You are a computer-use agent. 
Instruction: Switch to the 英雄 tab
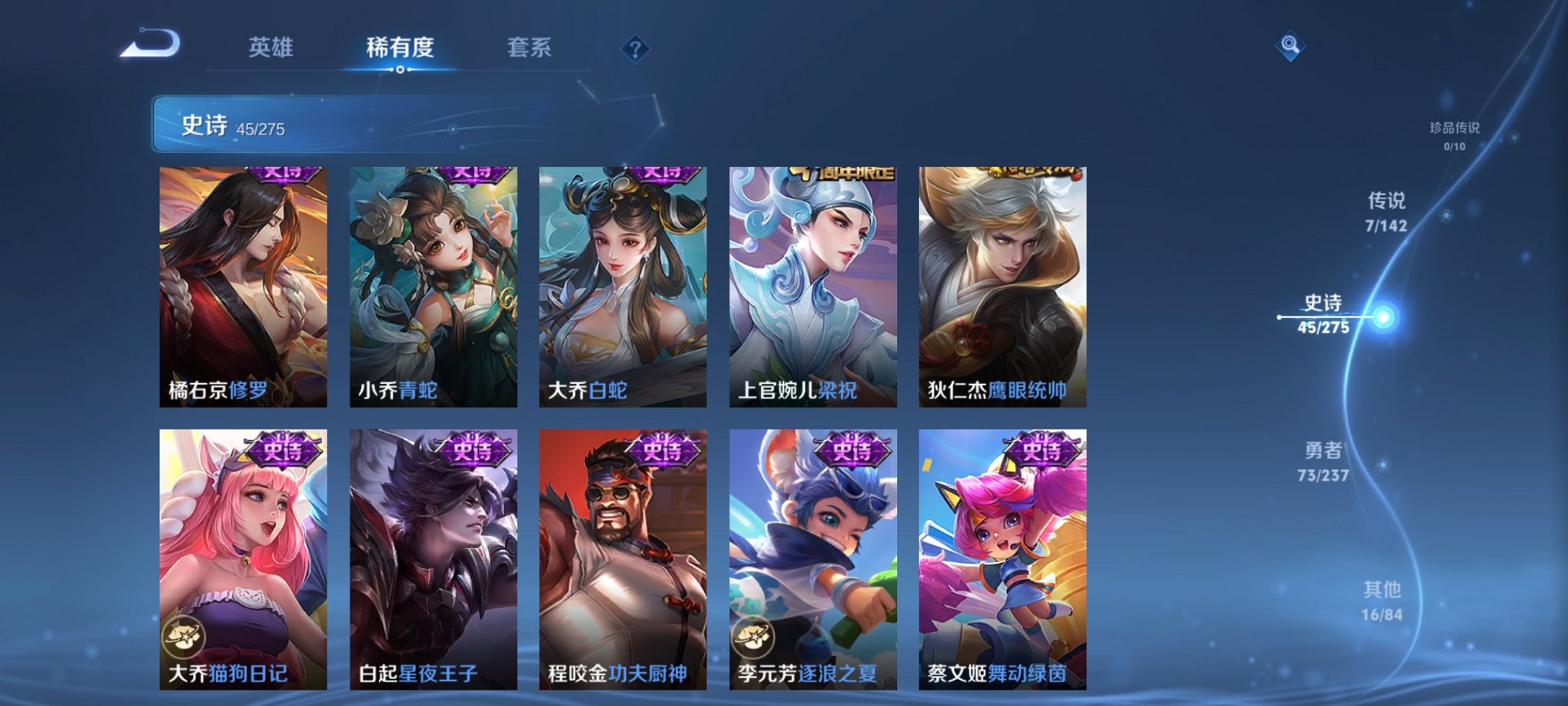(272, 46)
